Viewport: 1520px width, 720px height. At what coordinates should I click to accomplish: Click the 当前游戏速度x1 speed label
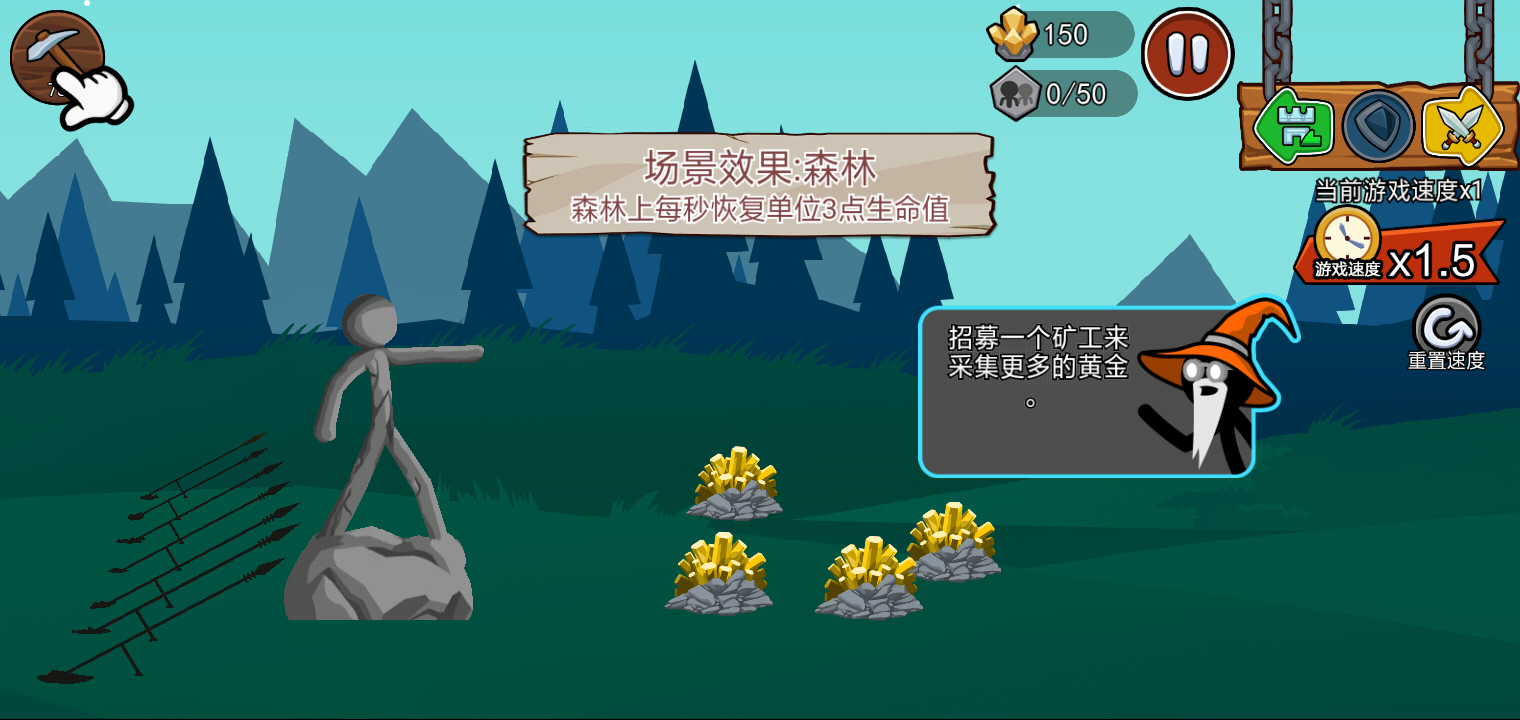pos(1399,188)
